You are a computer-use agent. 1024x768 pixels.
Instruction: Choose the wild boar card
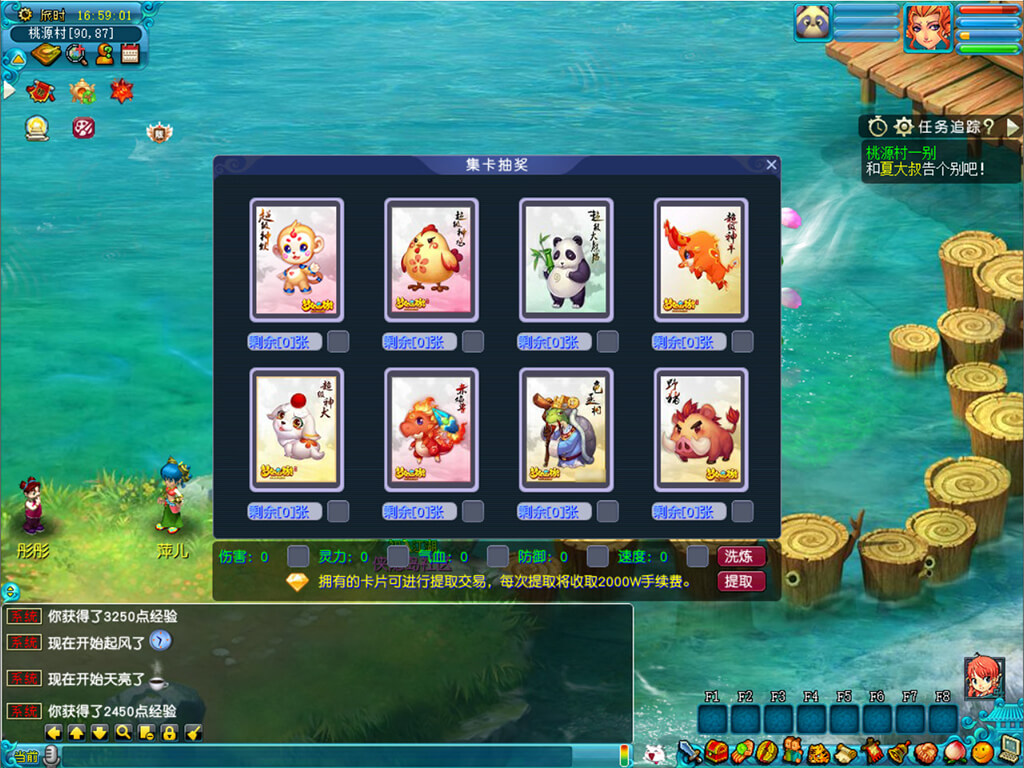coord(701,429)
